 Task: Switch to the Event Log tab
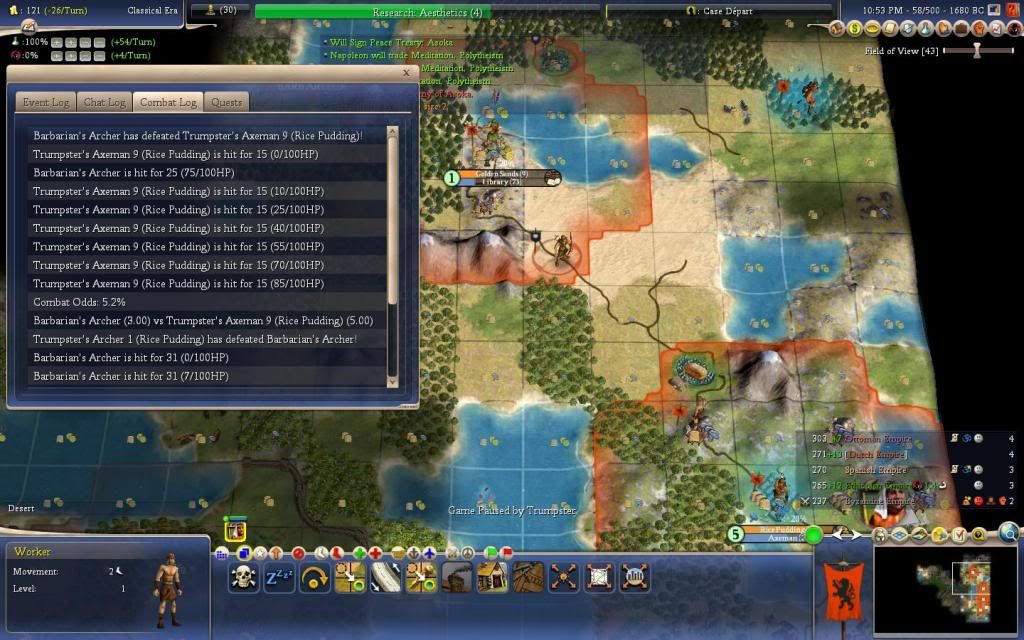[46, 102]
